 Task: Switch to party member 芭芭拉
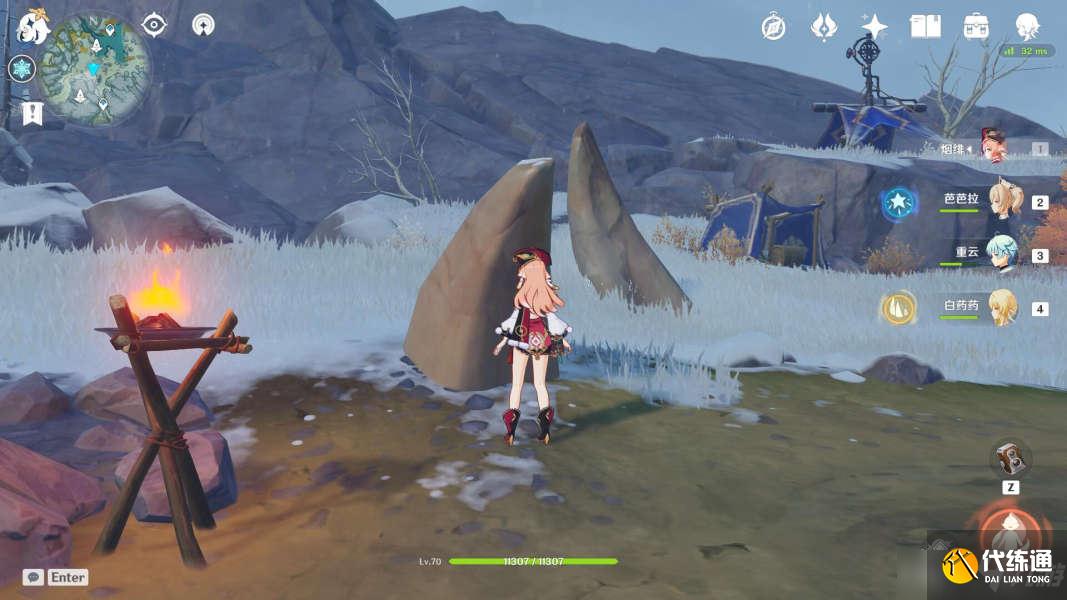tap(1000, 201)
